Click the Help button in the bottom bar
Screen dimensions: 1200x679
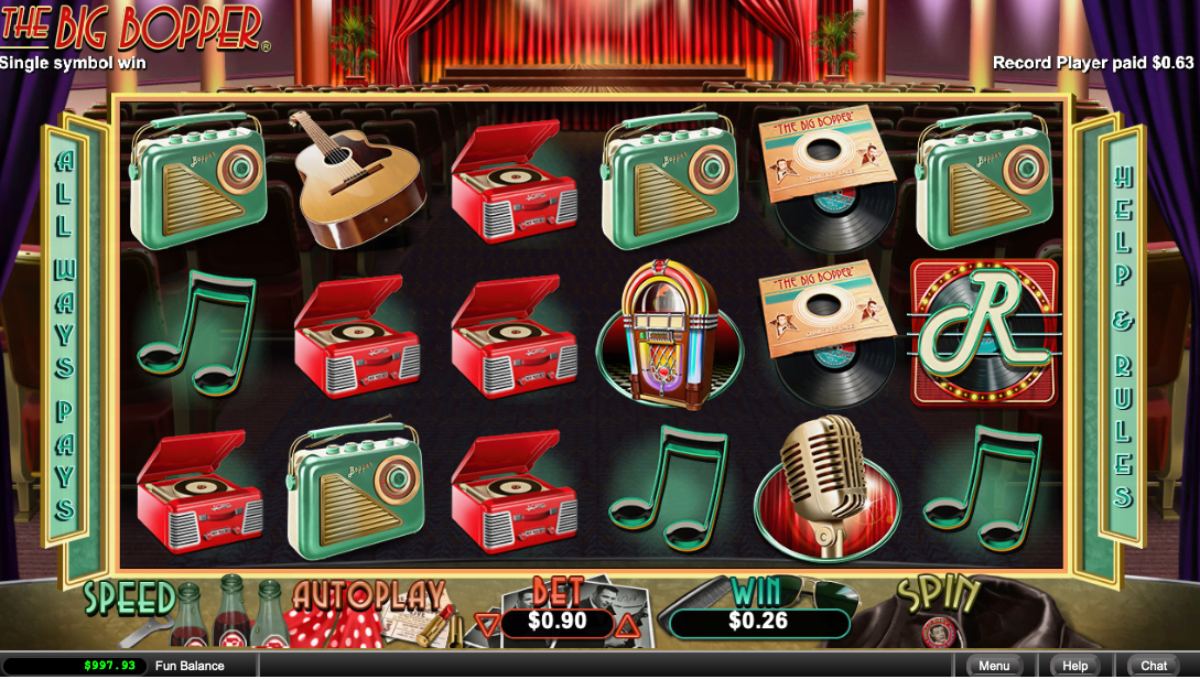[1075, 665]
